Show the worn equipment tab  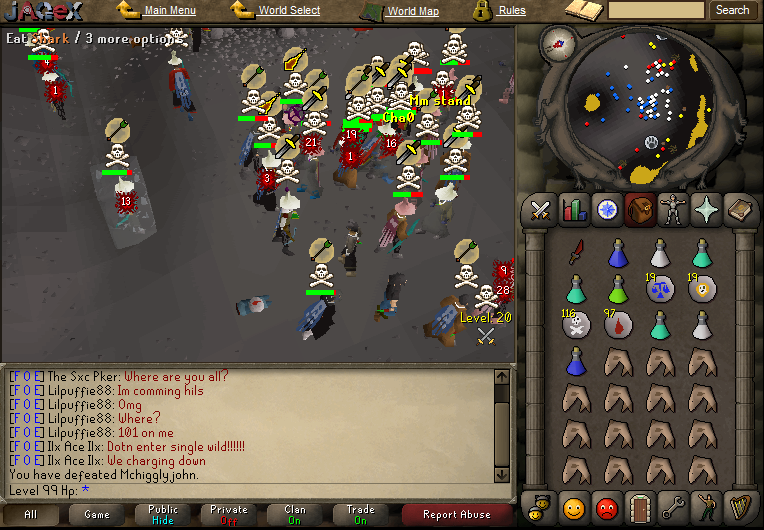coord(672,210)
